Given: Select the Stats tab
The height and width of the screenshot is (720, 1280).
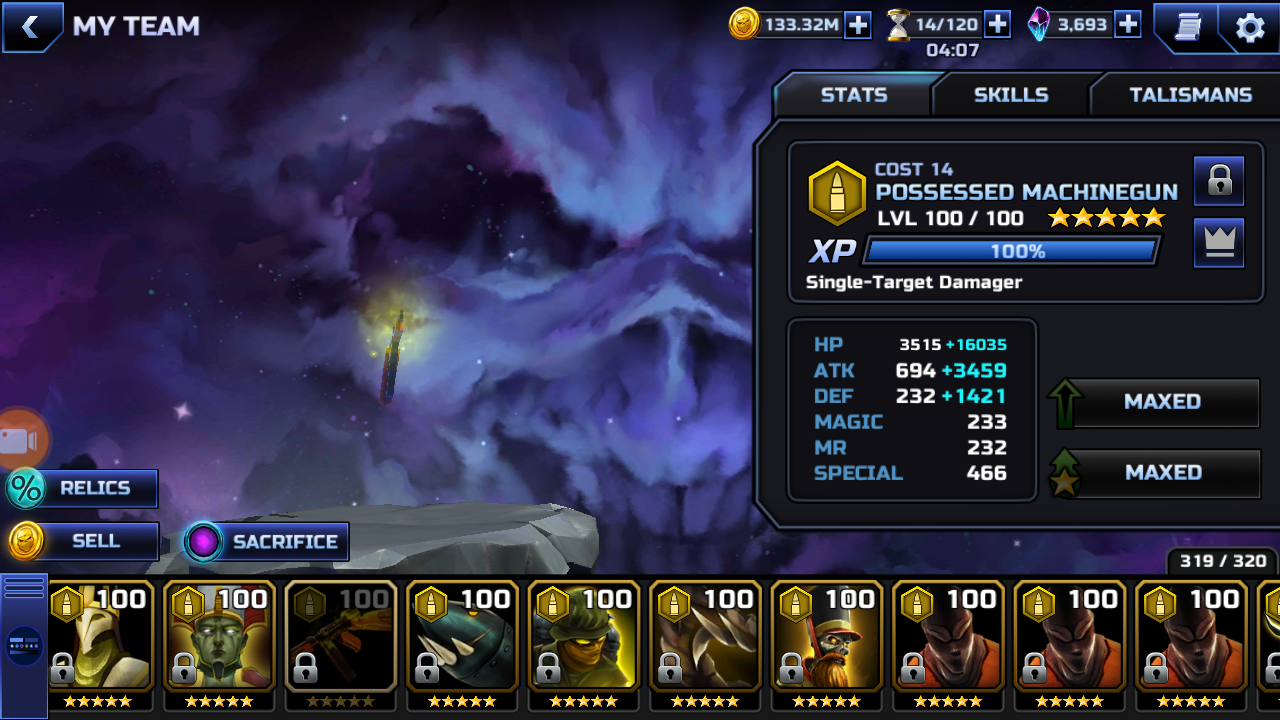Looking at the screenshot, I should pyautogui.click(x=853, y=95).
